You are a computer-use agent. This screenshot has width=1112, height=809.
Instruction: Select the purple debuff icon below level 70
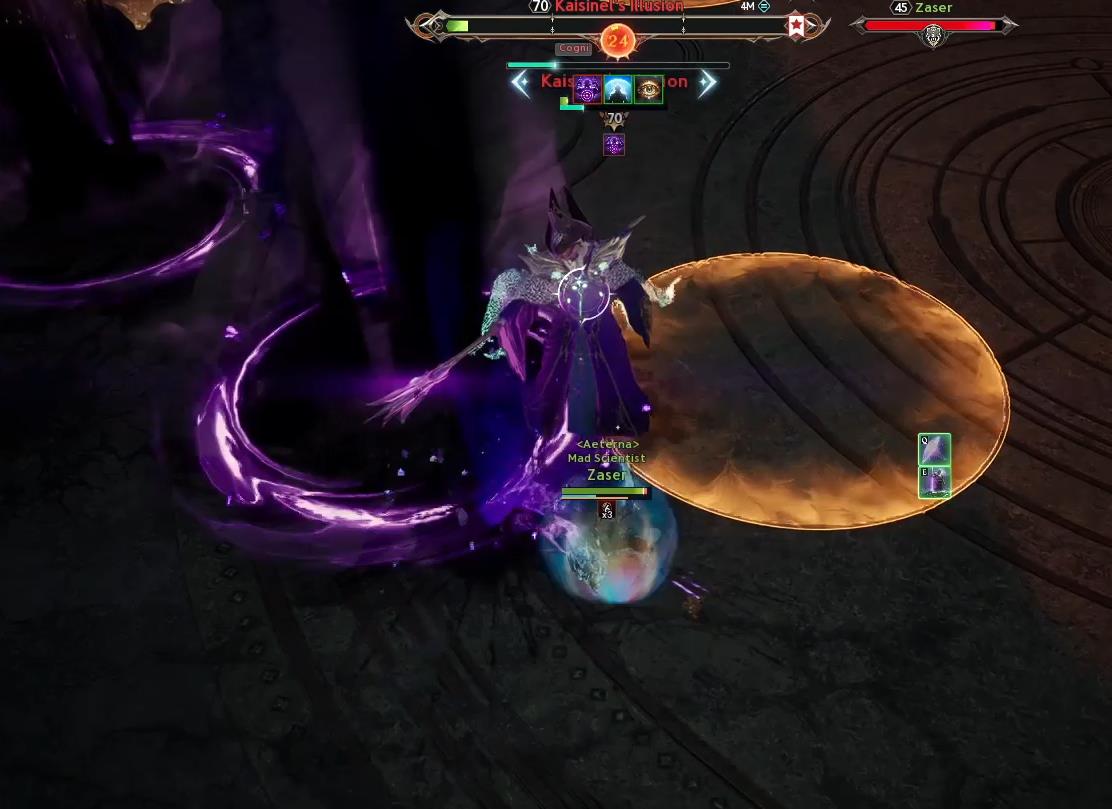click(x=614, y=145)
